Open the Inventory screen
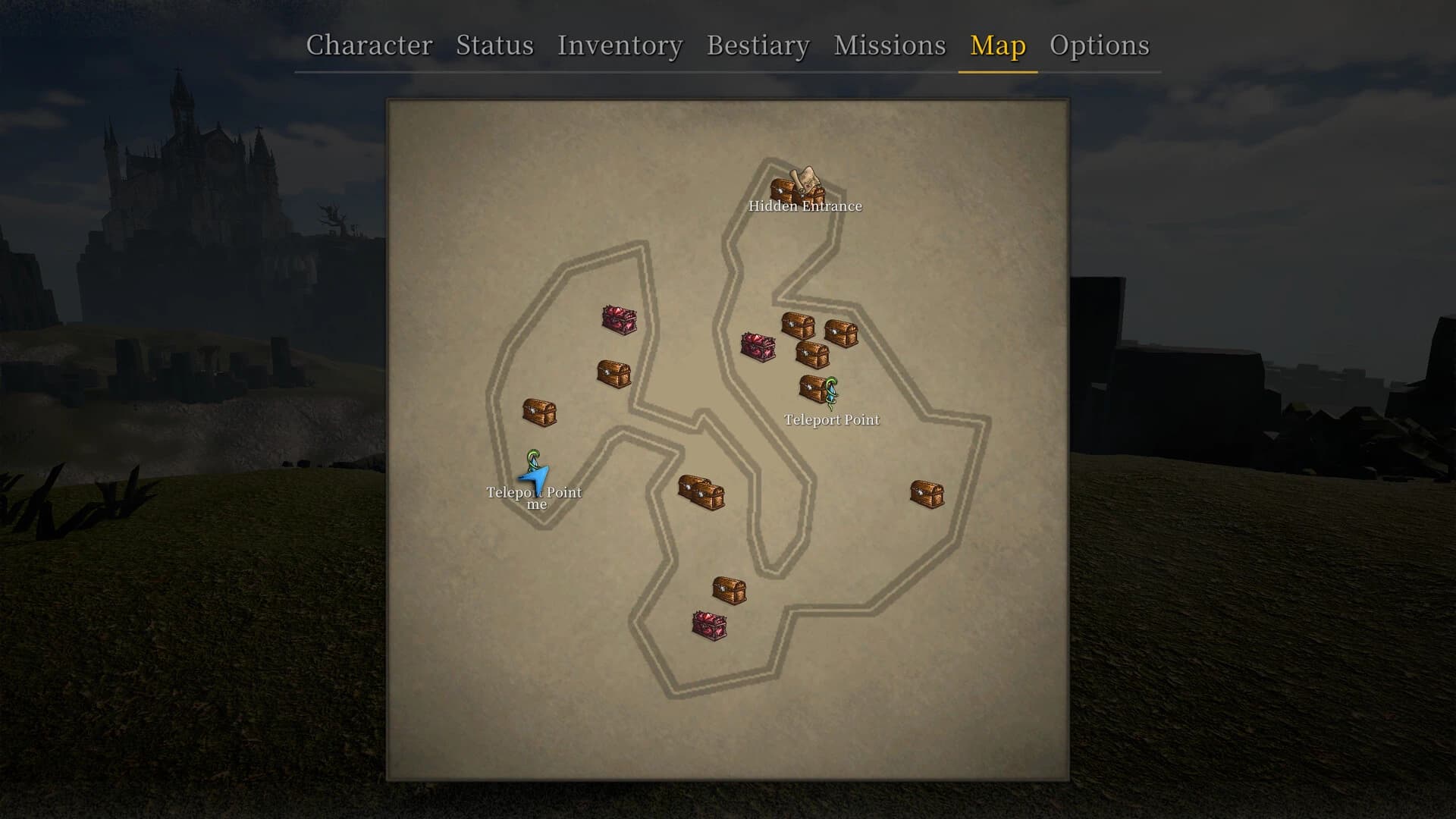The width and height of the screenshot is (1456, 819). click(x=619, y=45)
